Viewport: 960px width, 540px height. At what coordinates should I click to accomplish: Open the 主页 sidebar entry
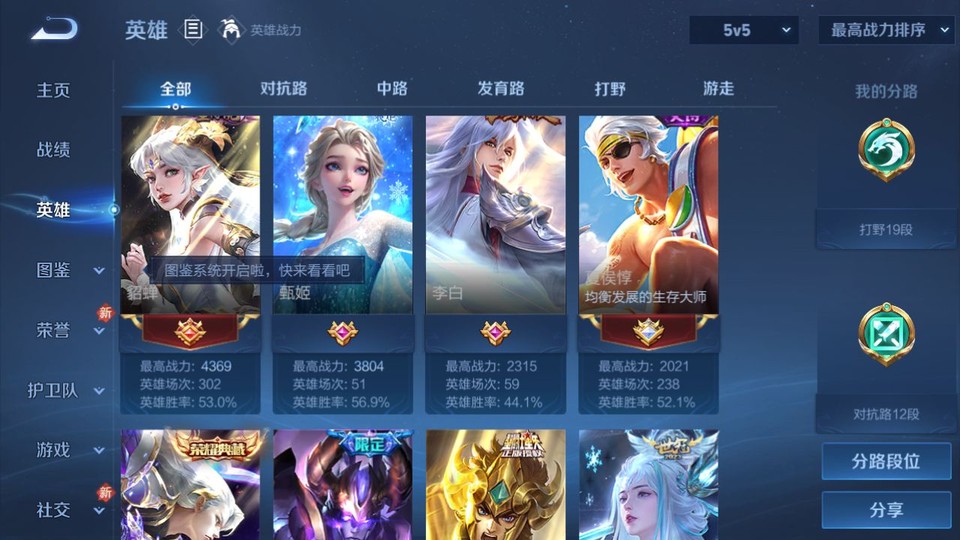click(x=54, y=90)
